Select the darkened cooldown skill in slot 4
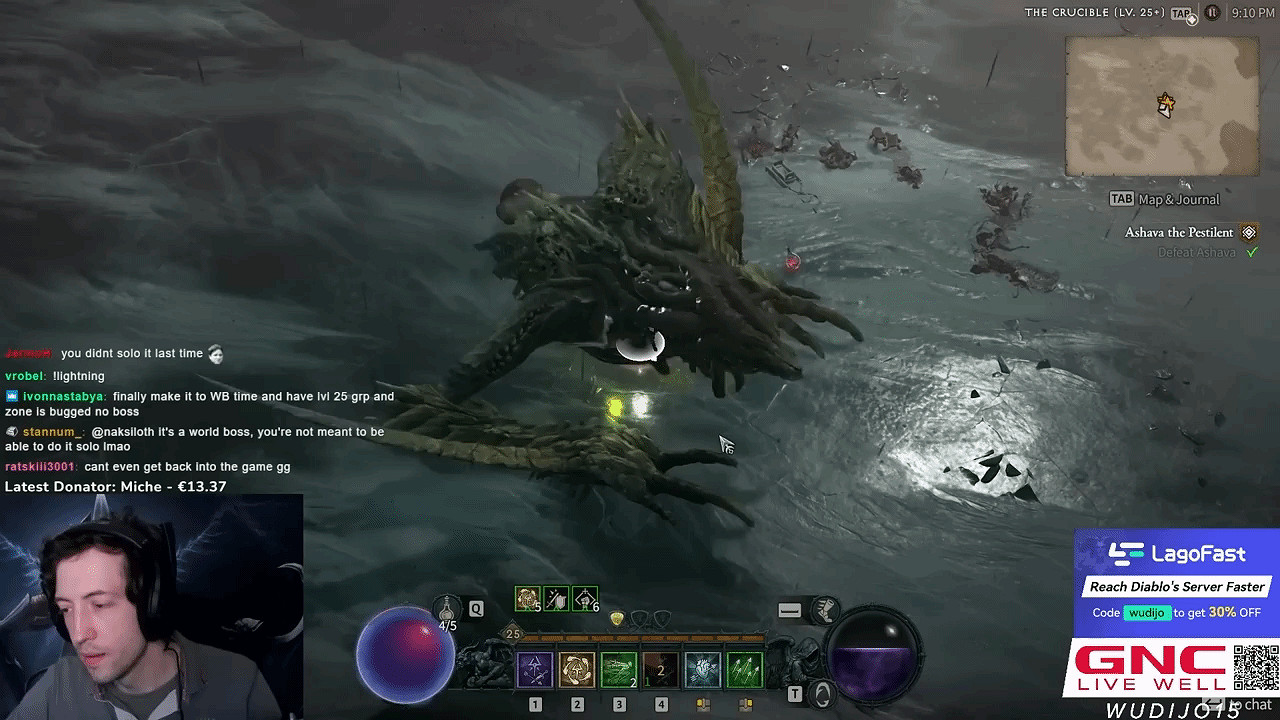The width and height of the screenshot is (1280, 720). point(660,669)
